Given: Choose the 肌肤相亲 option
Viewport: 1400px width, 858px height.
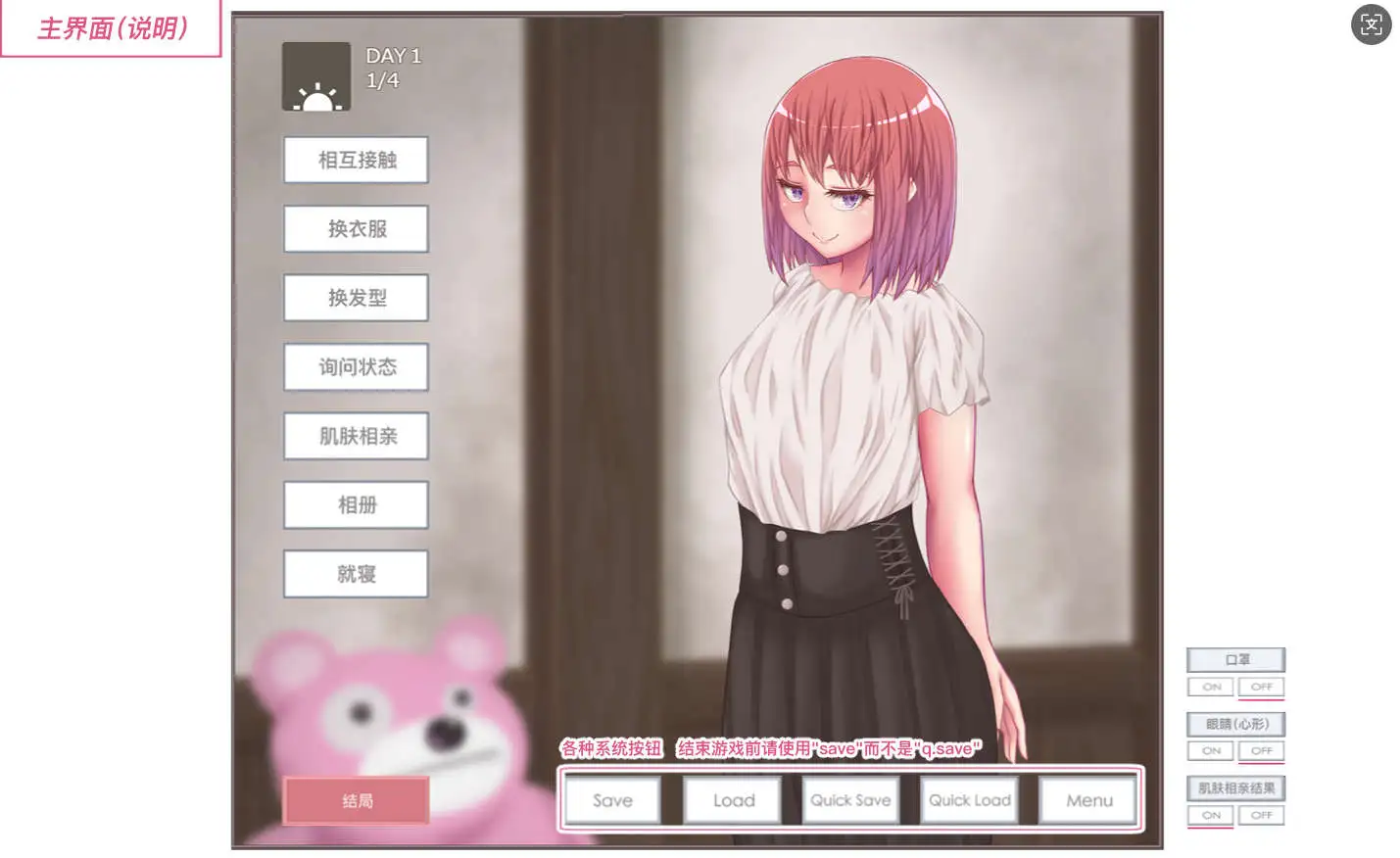Looking at the screenshot, I should [355, 436].
